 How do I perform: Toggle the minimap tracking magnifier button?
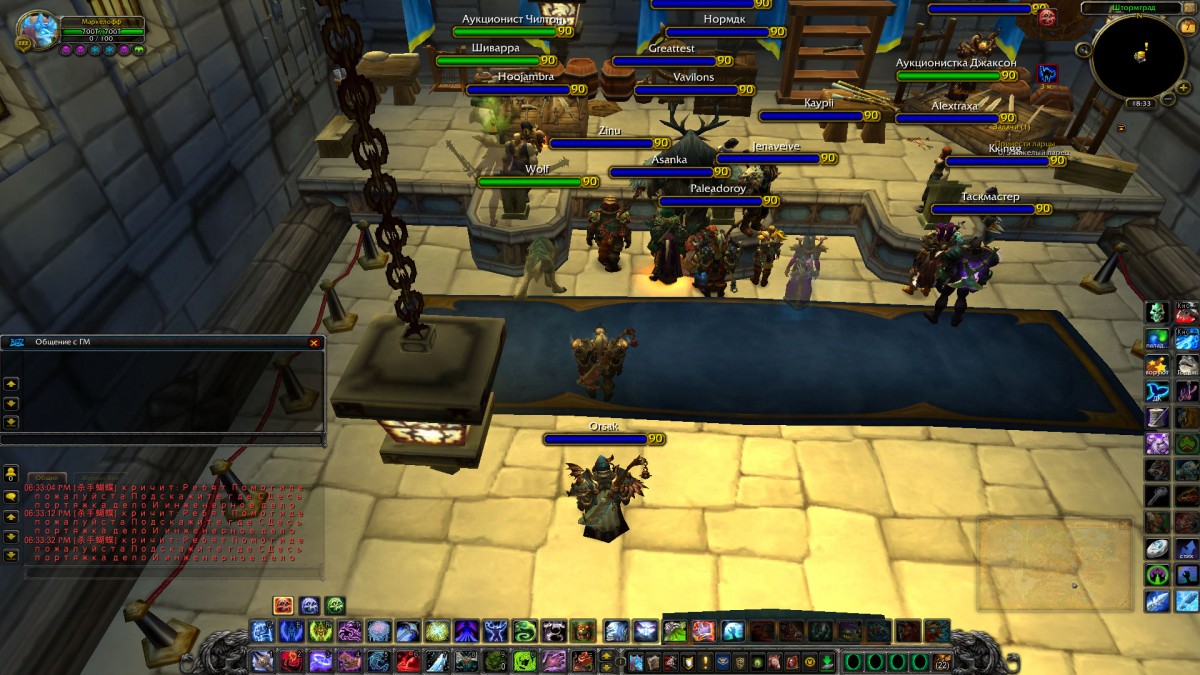(1084, 49)
